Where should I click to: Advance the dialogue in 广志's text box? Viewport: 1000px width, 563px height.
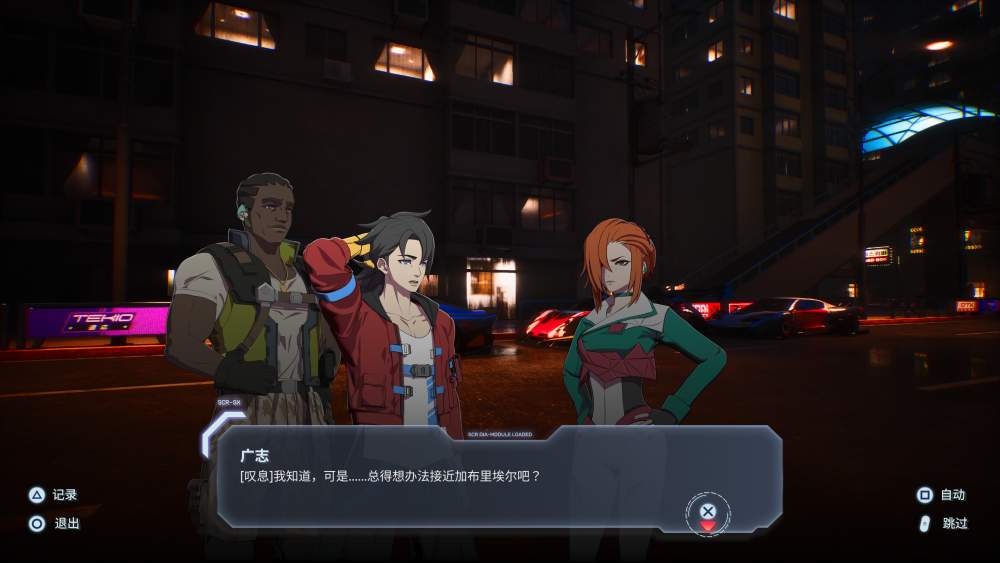pyautogui.click(x=708, y=512)
